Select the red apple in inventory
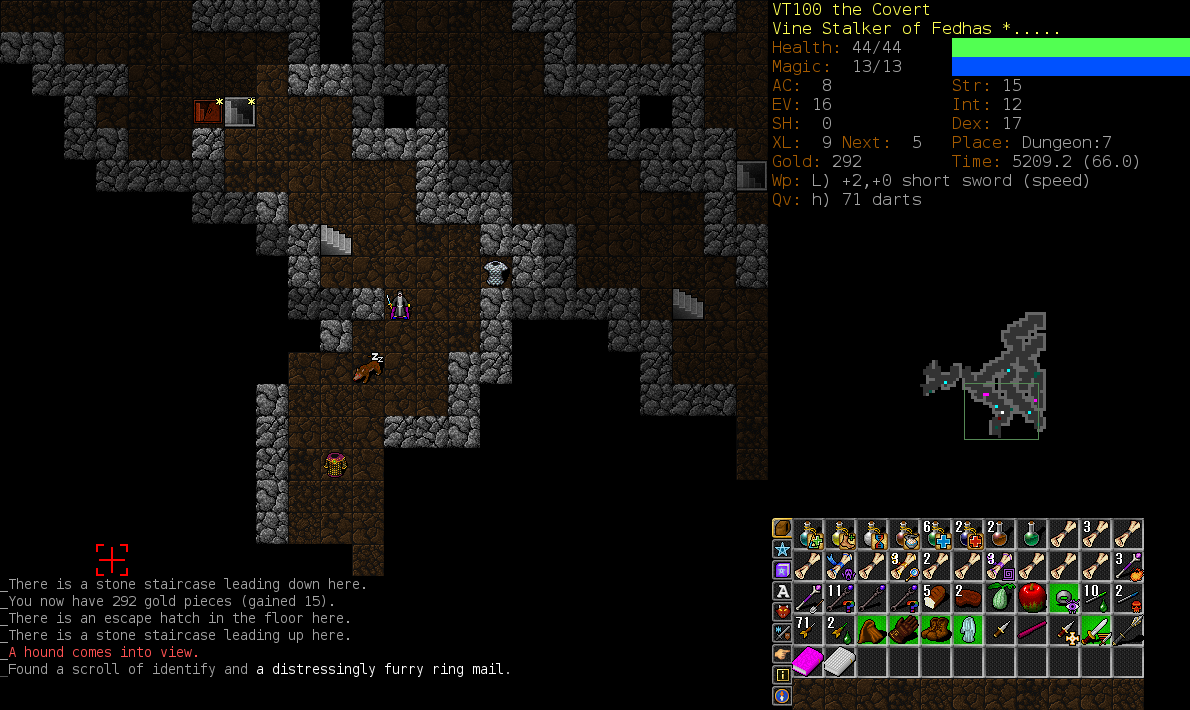 pos(1032,598)
